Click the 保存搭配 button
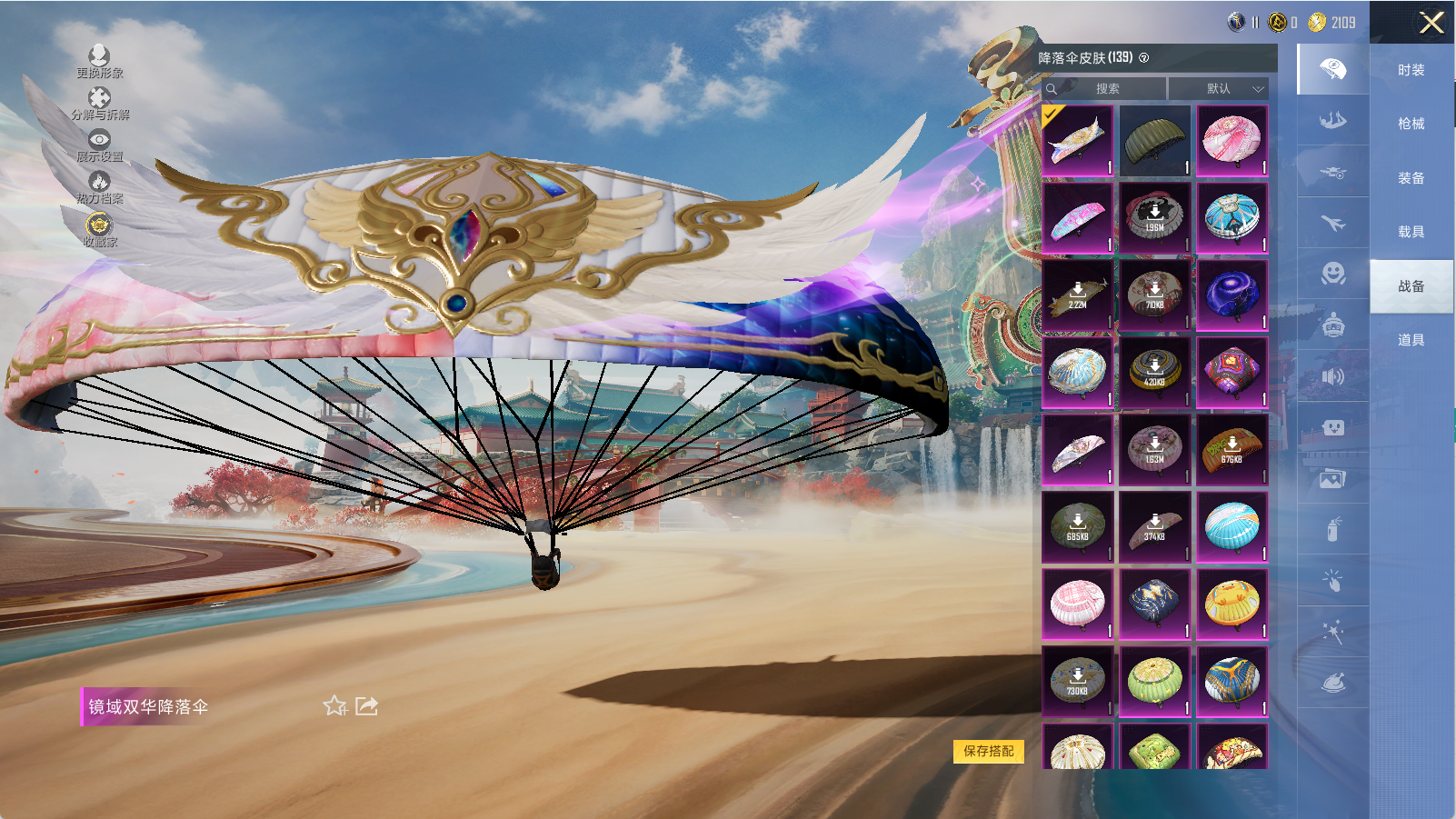 coord(988,751)
